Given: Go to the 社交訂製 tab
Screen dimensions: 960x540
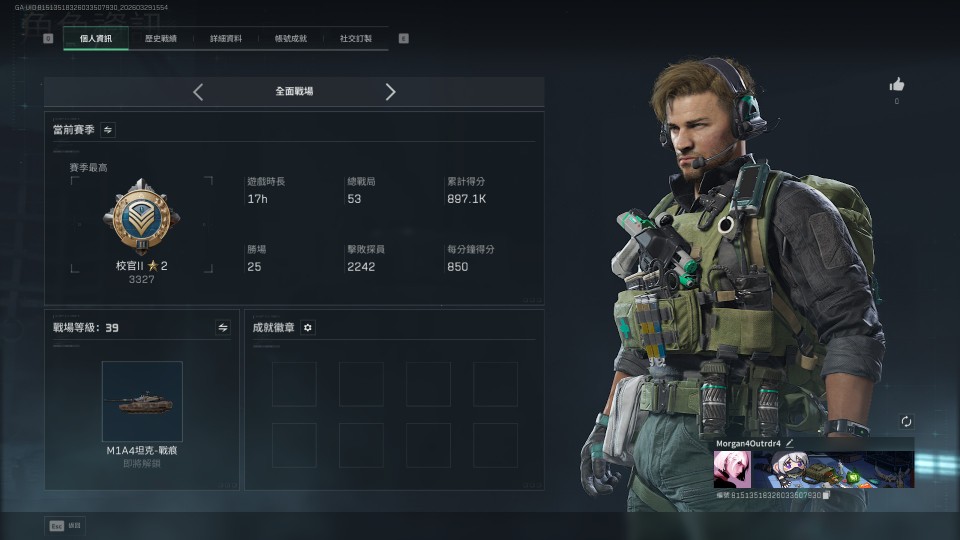Looking at the screenshot, I should 356,39.
